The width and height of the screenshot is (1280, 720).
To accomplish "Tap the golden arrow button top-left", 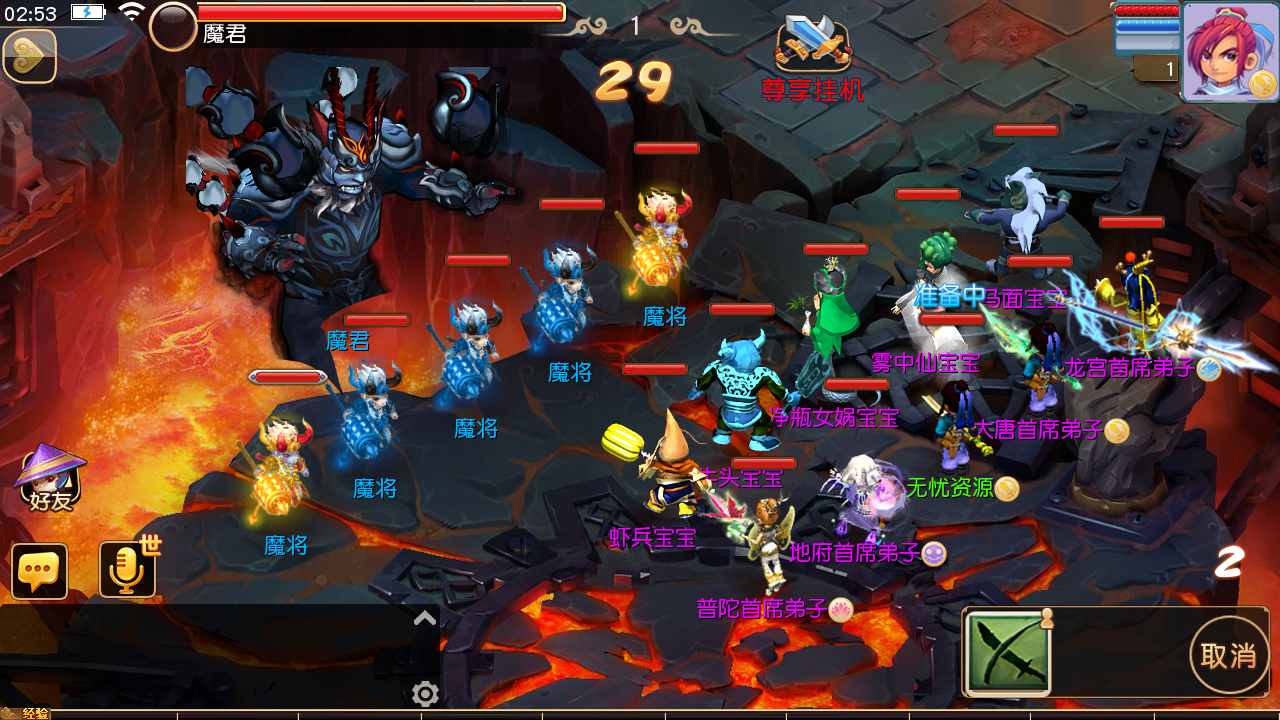I will pyautogui.click(x=29, y=56).
